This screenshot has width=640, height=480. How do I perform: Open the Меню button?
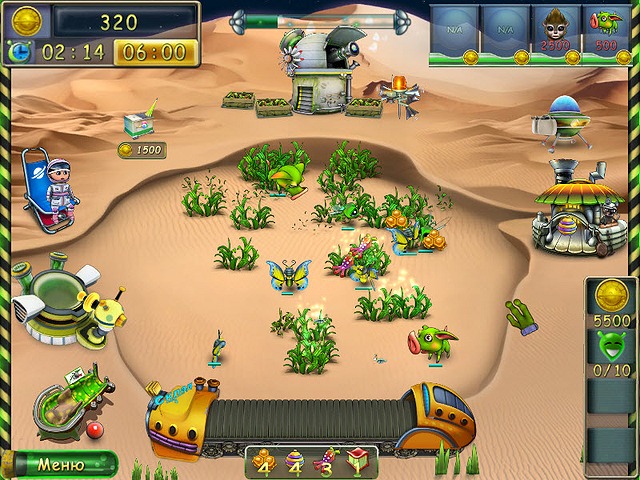(x=60, y=464)
